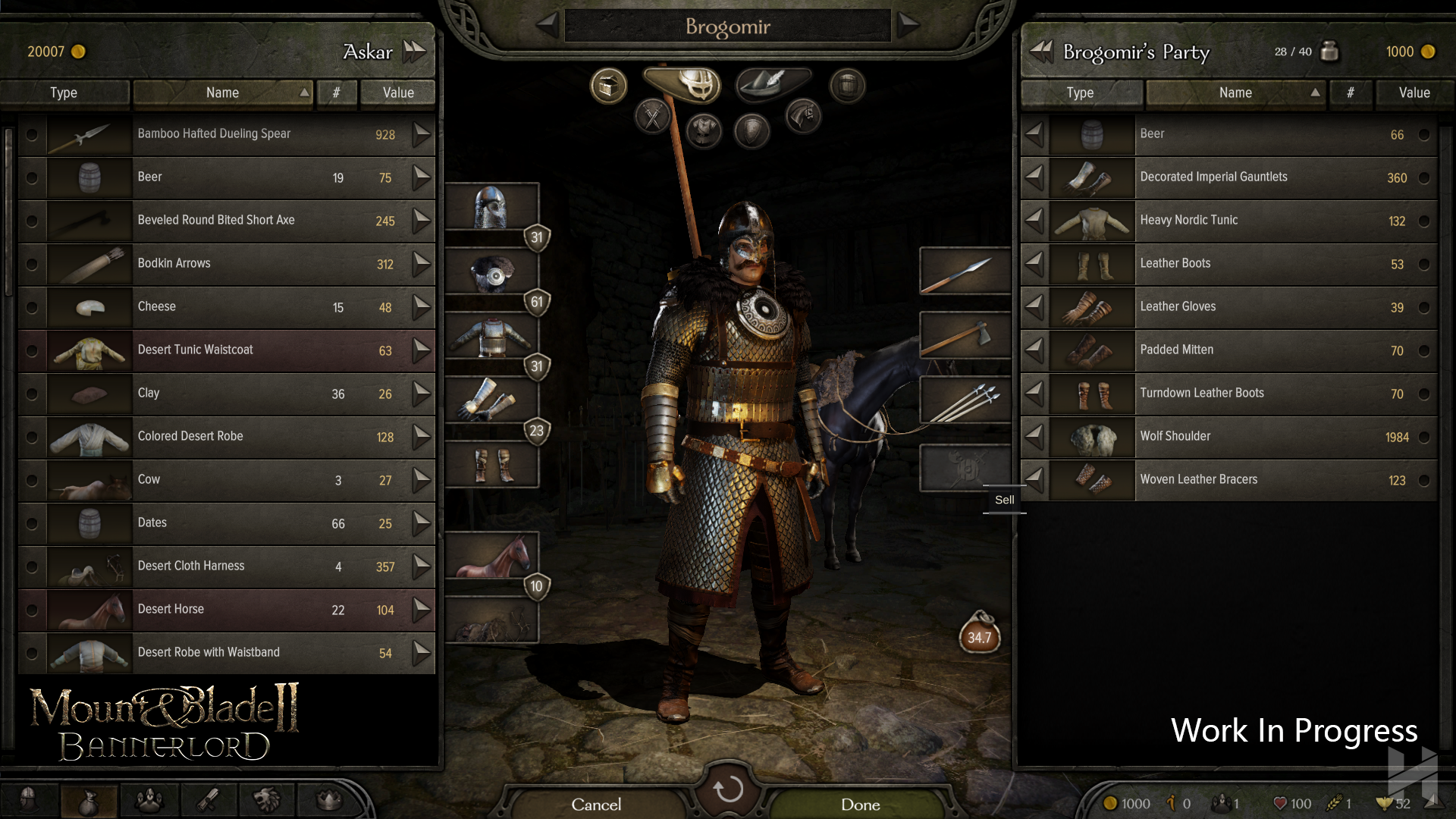The width and height of the screenshot is (1456, 819).
Task: Select the equipped gauntlets slot
Action: pos(491,400)
